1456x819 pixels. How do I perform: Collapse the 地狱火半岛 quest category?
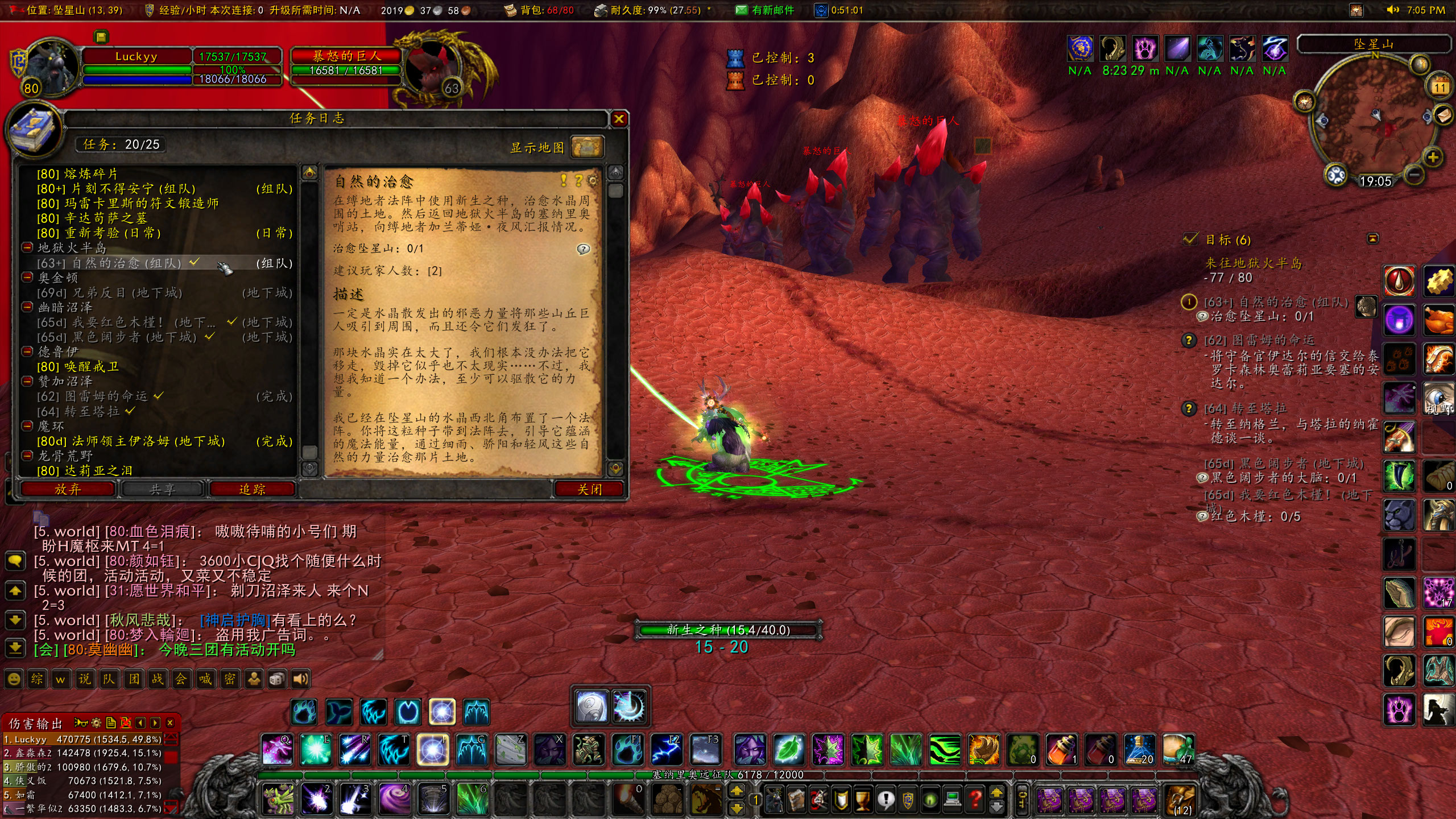[27, 249]
